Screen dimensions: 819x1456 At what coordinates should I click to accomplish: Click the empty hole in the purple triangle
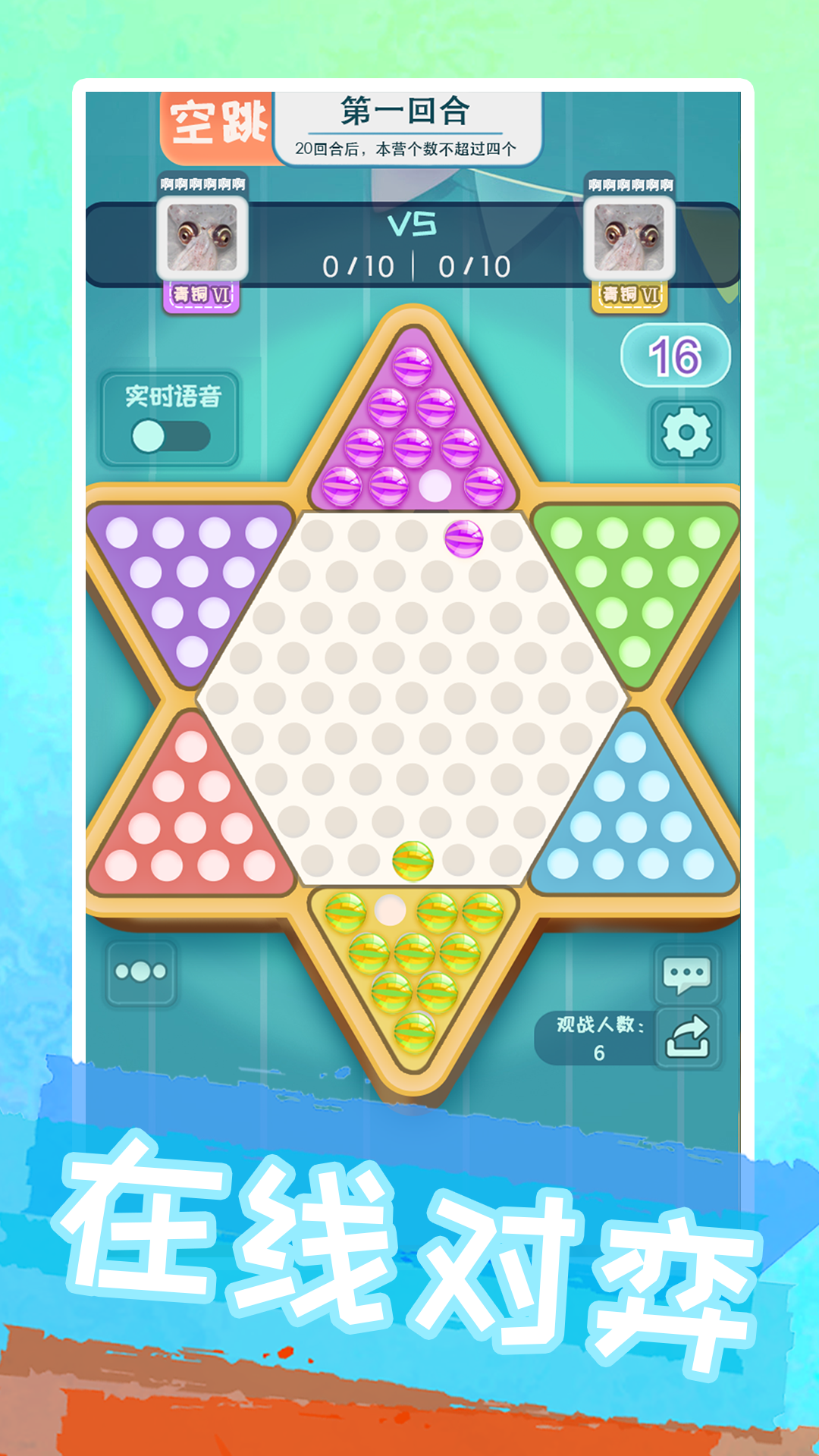(435, 485)
